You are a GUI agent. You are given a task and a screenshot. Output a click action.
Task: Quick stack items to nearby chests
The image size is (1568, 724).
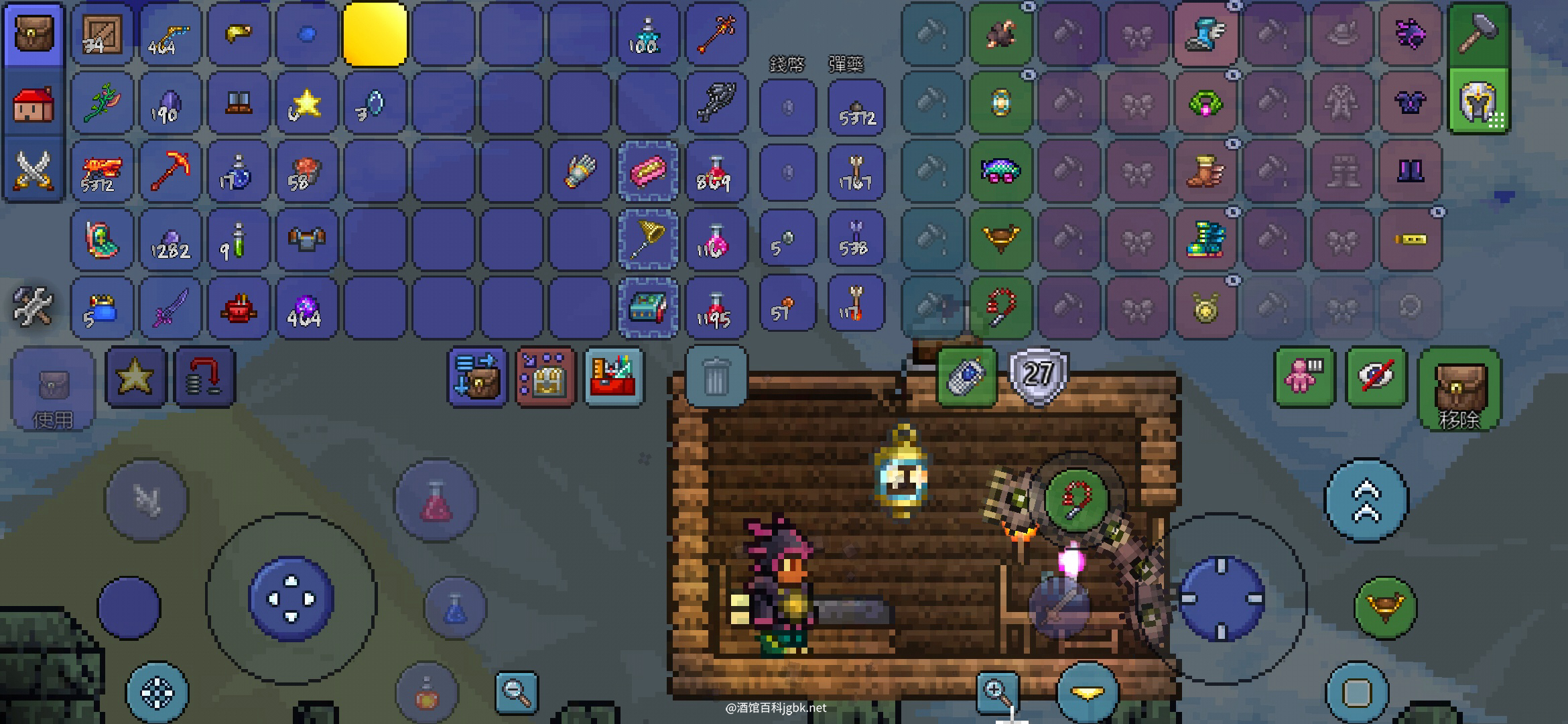545,377
